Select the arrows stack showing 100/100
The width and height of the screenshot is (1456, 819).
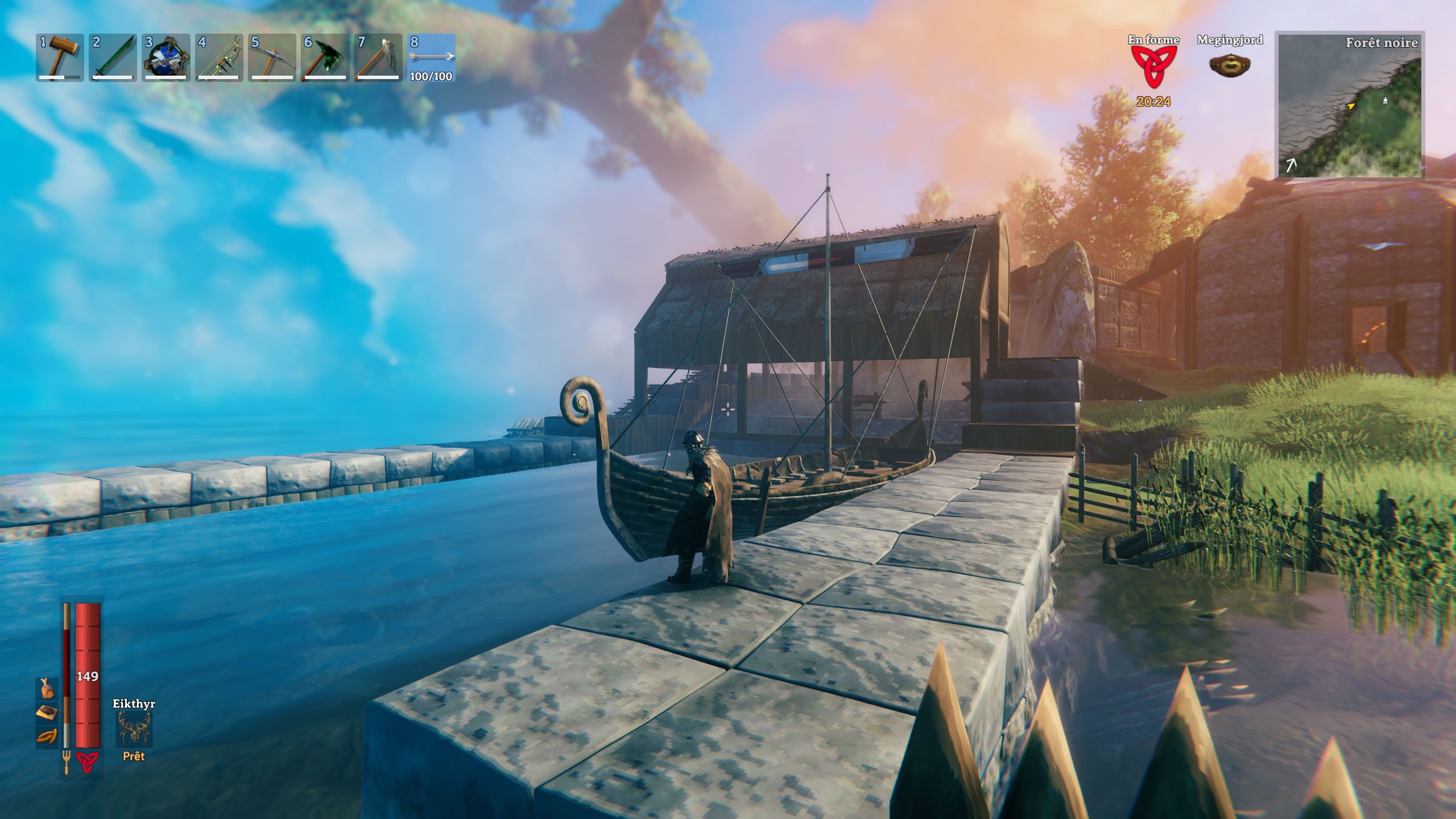coord(431,57)
